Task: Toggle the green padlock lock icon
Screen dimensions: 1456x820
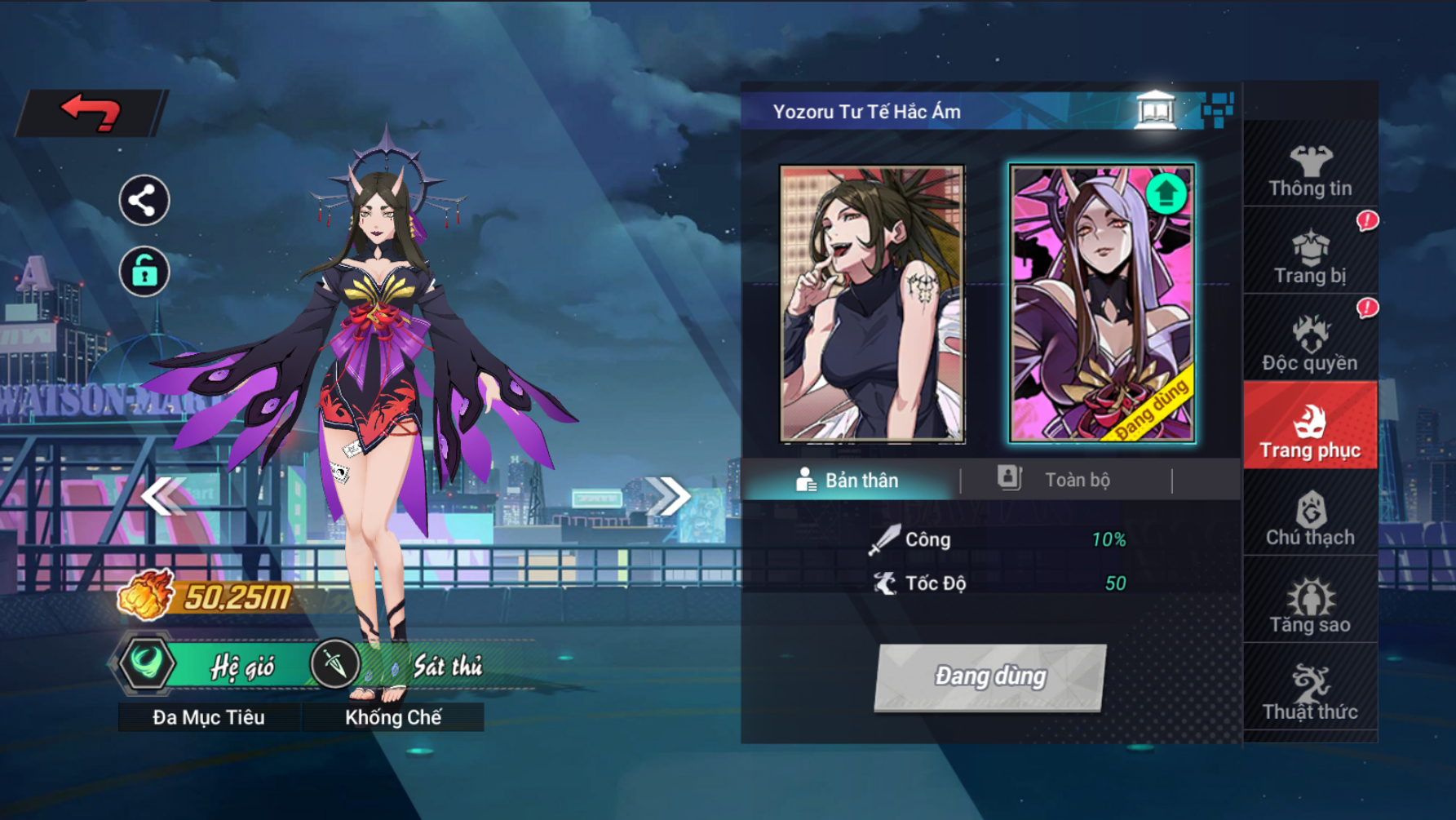Action: (144, 272)
